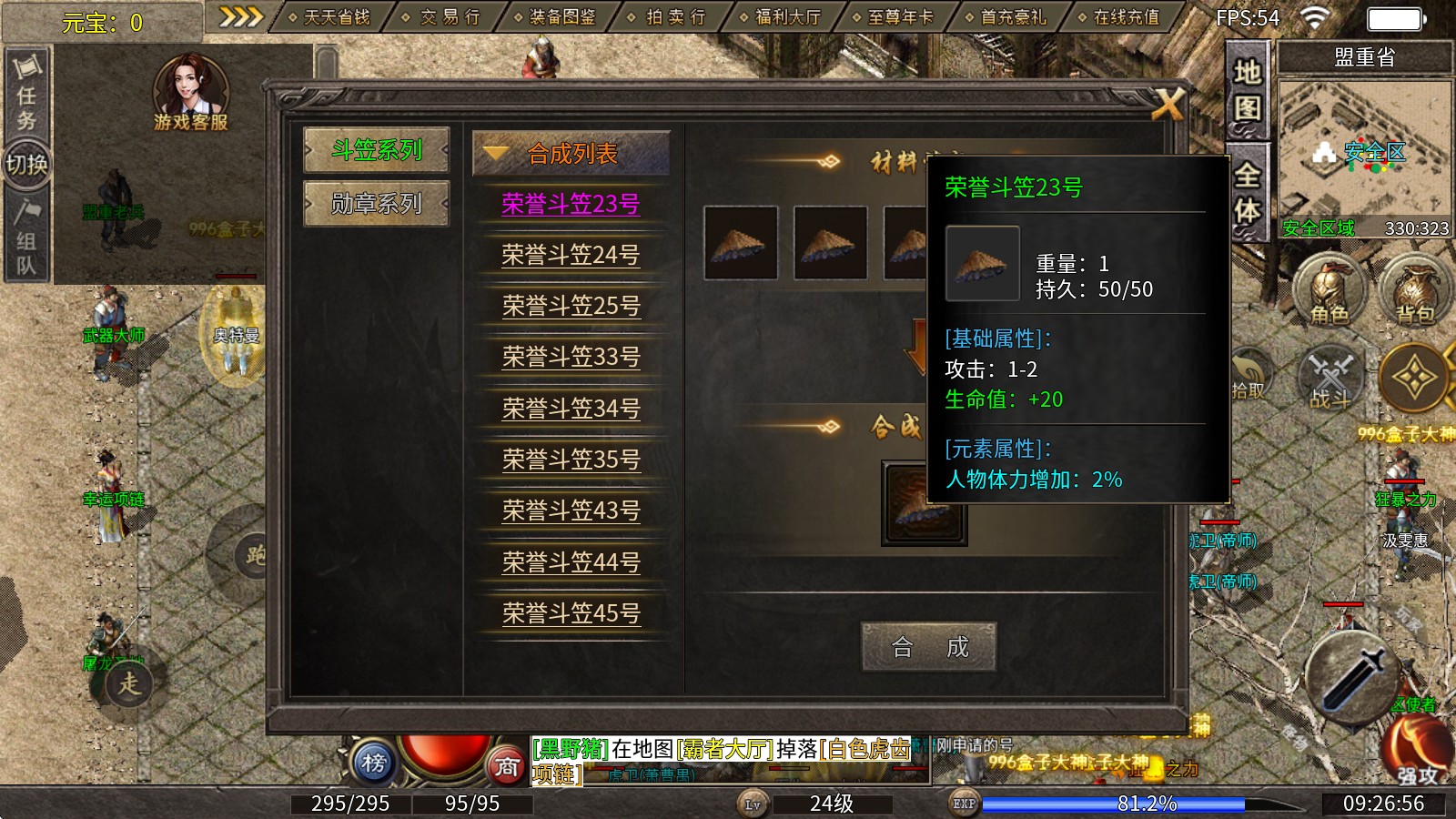Screen dimensions: 1456x819
Task: Click the EXP progress bar
Action: coord(1110,804)
